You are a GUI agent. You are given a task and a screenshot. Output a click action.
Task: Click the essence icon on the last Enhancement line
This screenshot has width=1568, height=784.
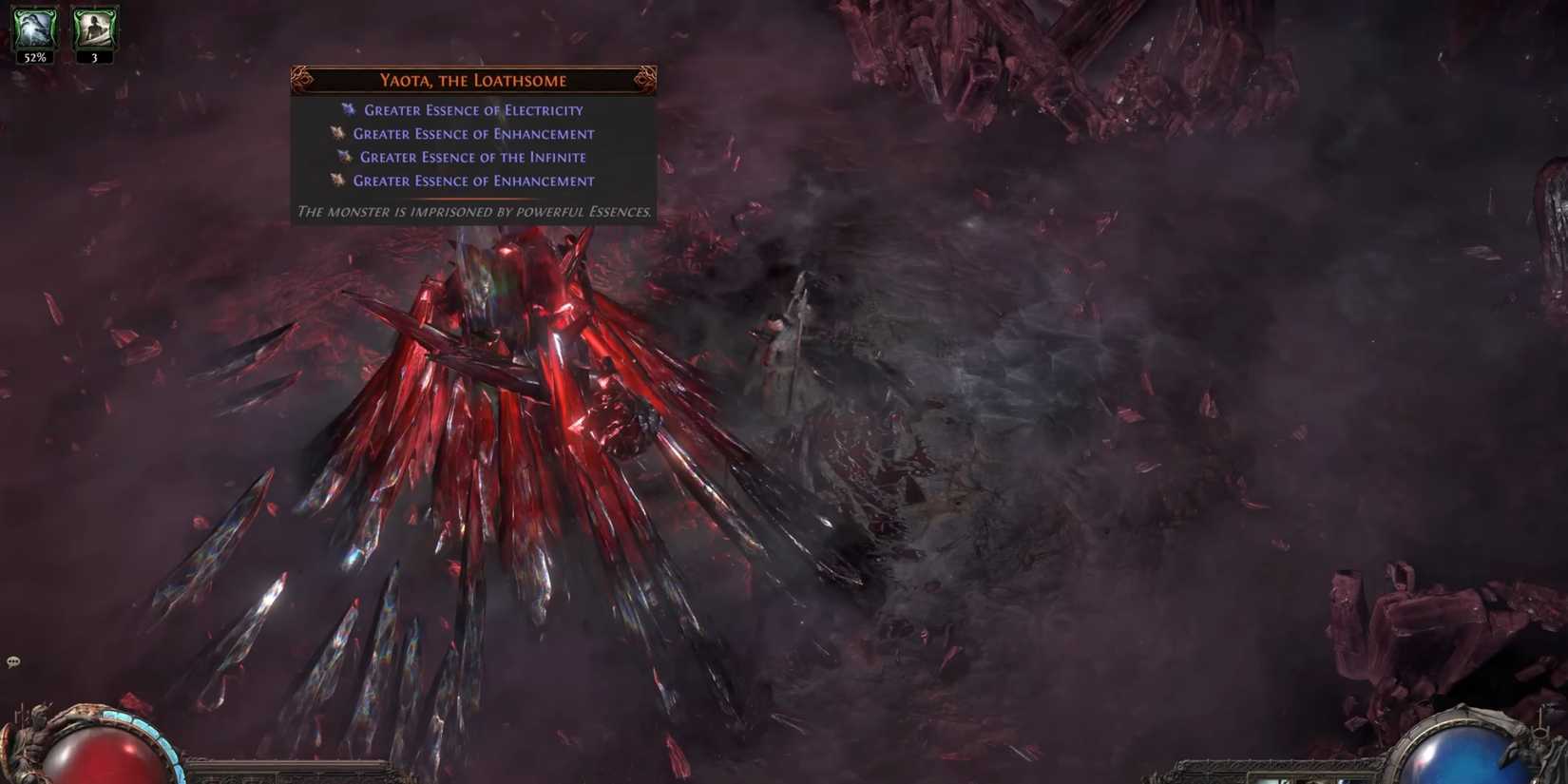tap(338, 181)
